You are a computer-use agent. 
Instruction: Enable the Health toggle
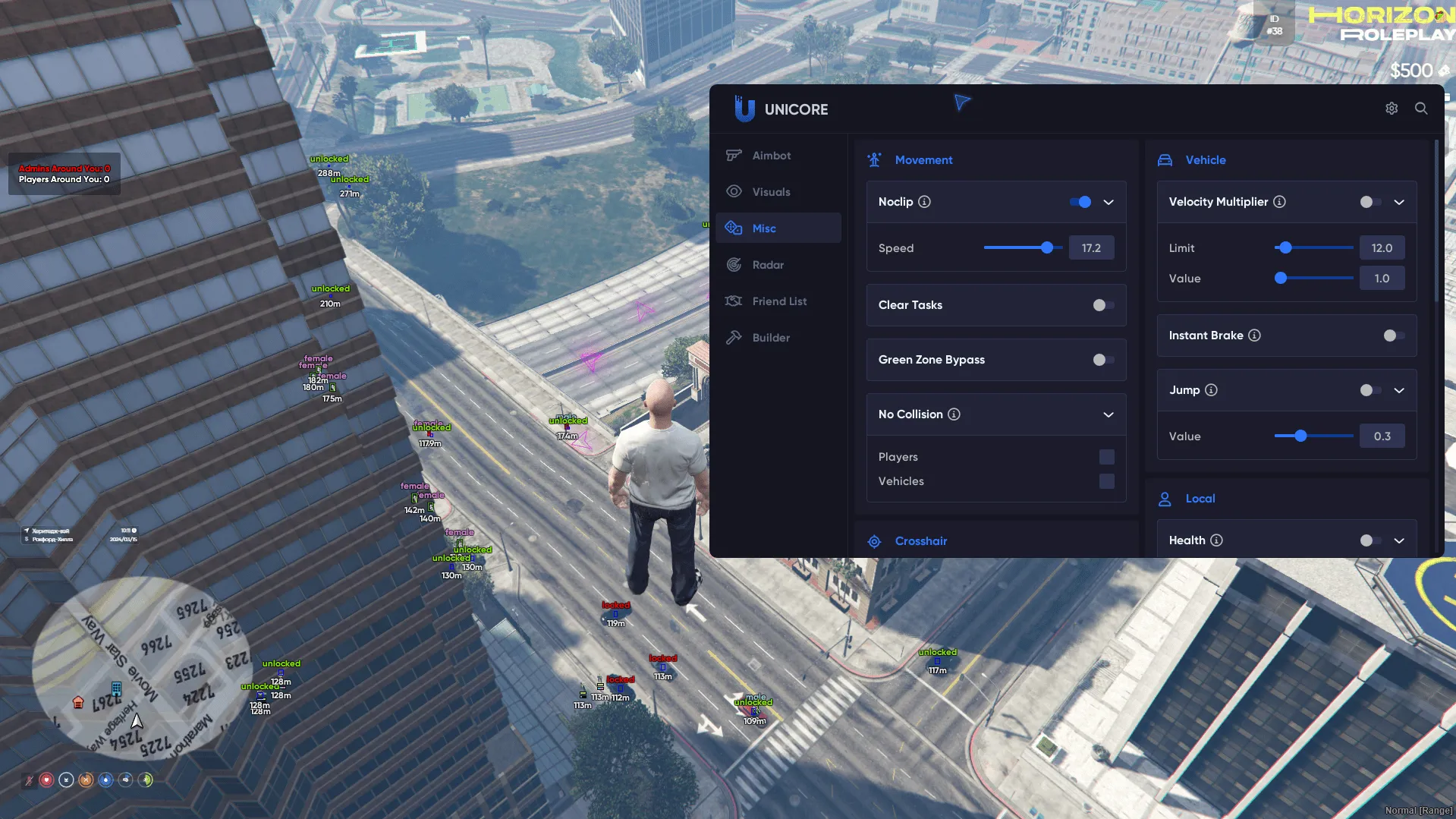[1370, 540]
